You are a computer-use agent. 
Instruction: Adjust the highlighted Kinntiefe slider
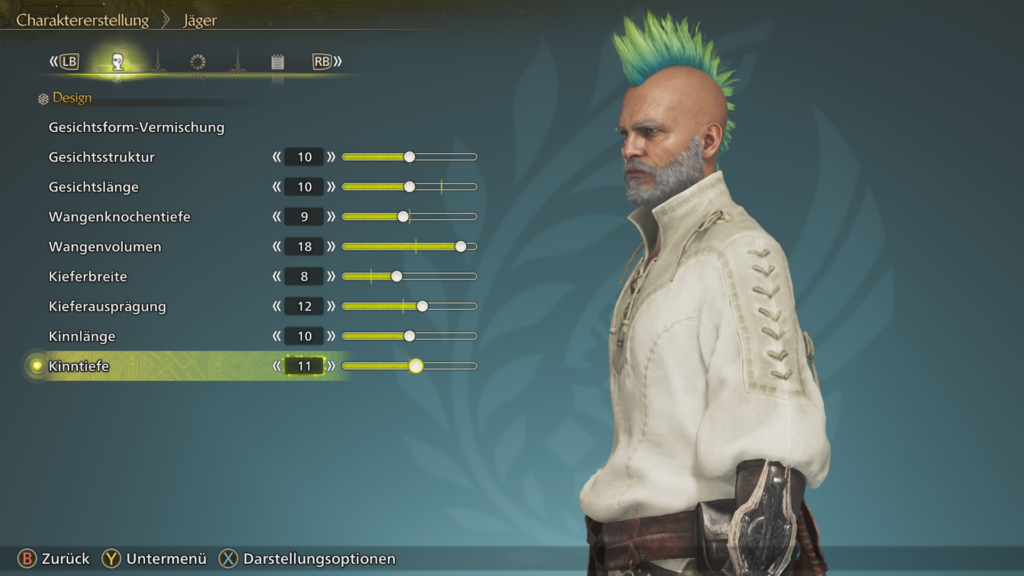click(415, 366)
